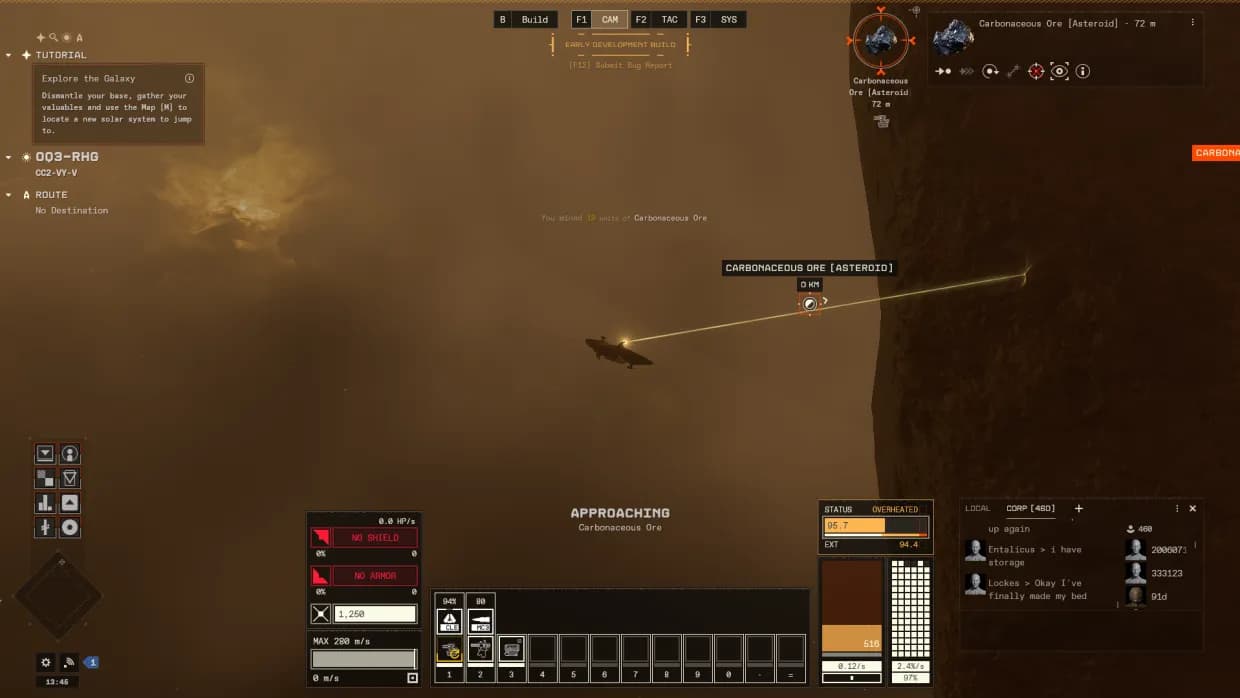The width and height of the screenshot is (1240, 698).
Task: Click the orbit icon in the target panel
Action: point(990,71)
